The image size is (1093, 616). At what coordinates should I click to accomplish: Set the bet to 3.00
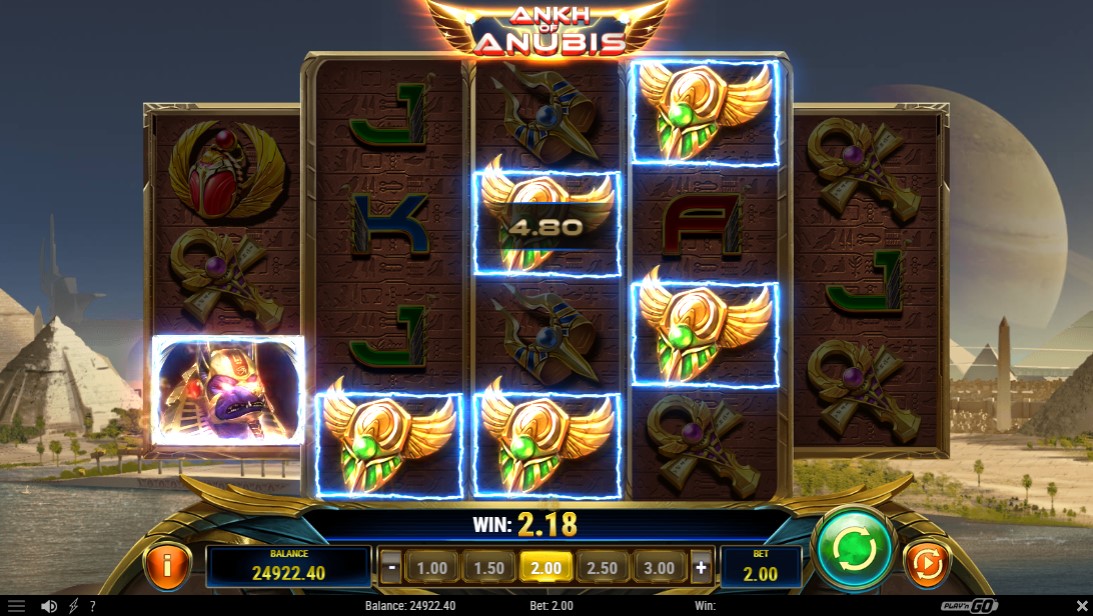[660, 567]
